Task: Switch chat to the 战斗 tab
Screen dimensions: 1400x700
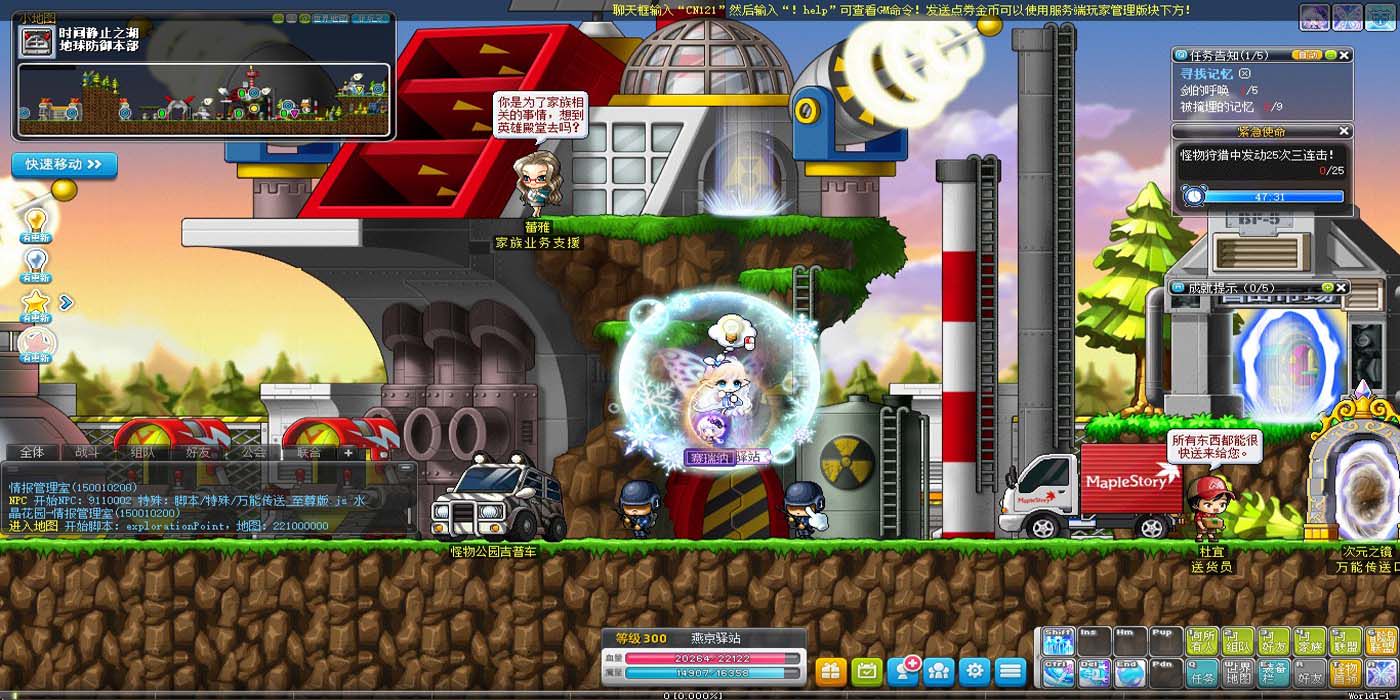Action: [87, 452]
